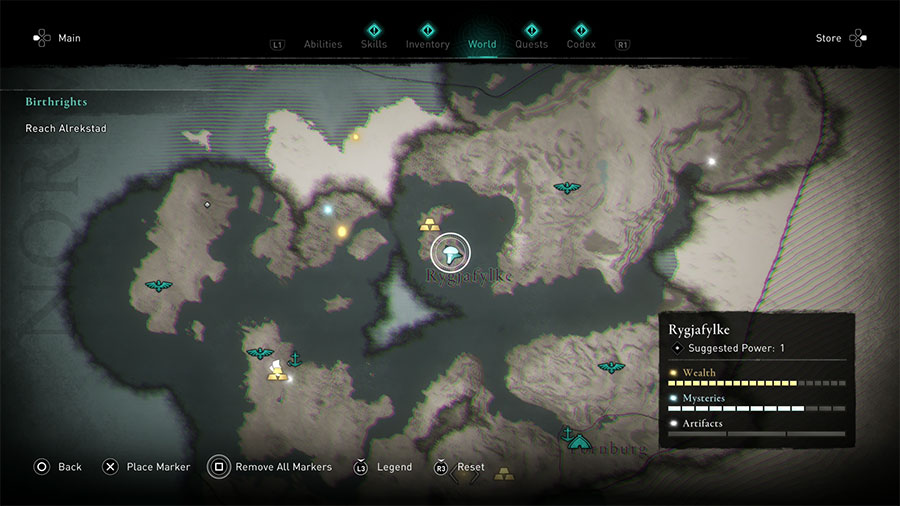900x506 pixels.
Task: Select the Birthrights quest tracker
Action: pyautogui.click(x=57, y=102)
